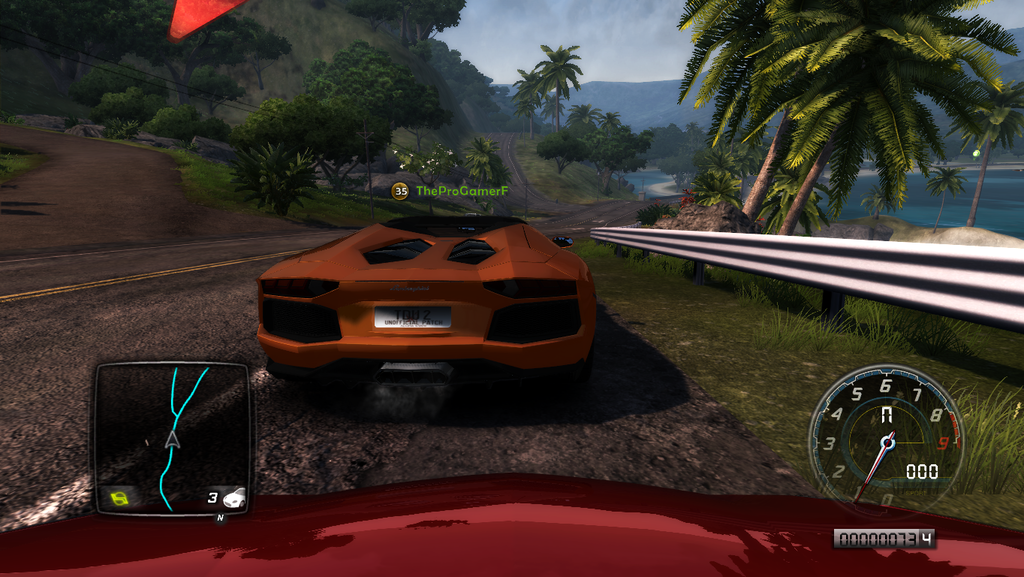Click the yellow icon in the minimap corner
1024x577 pixels.
119,496
